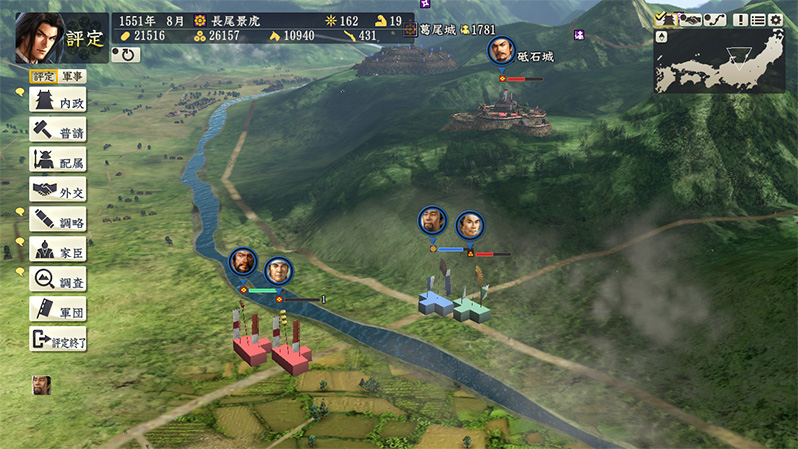798x449 pixels.
Task: Open the list icon beside the gear
Action: tap(757, 19)
